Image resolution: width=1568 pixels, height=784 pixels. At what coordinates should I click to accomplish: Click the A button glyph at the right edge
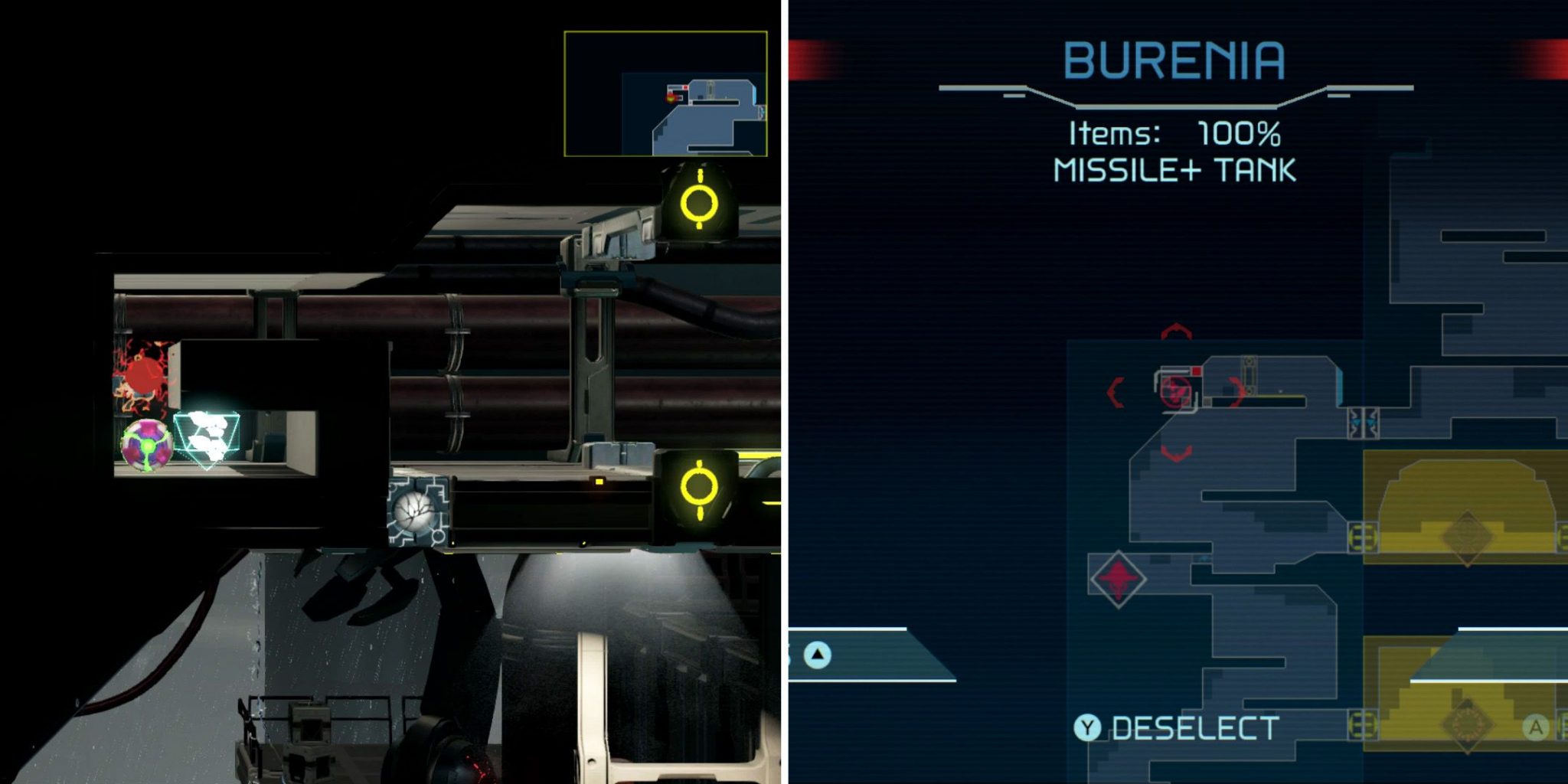(x=1535, y=727)
